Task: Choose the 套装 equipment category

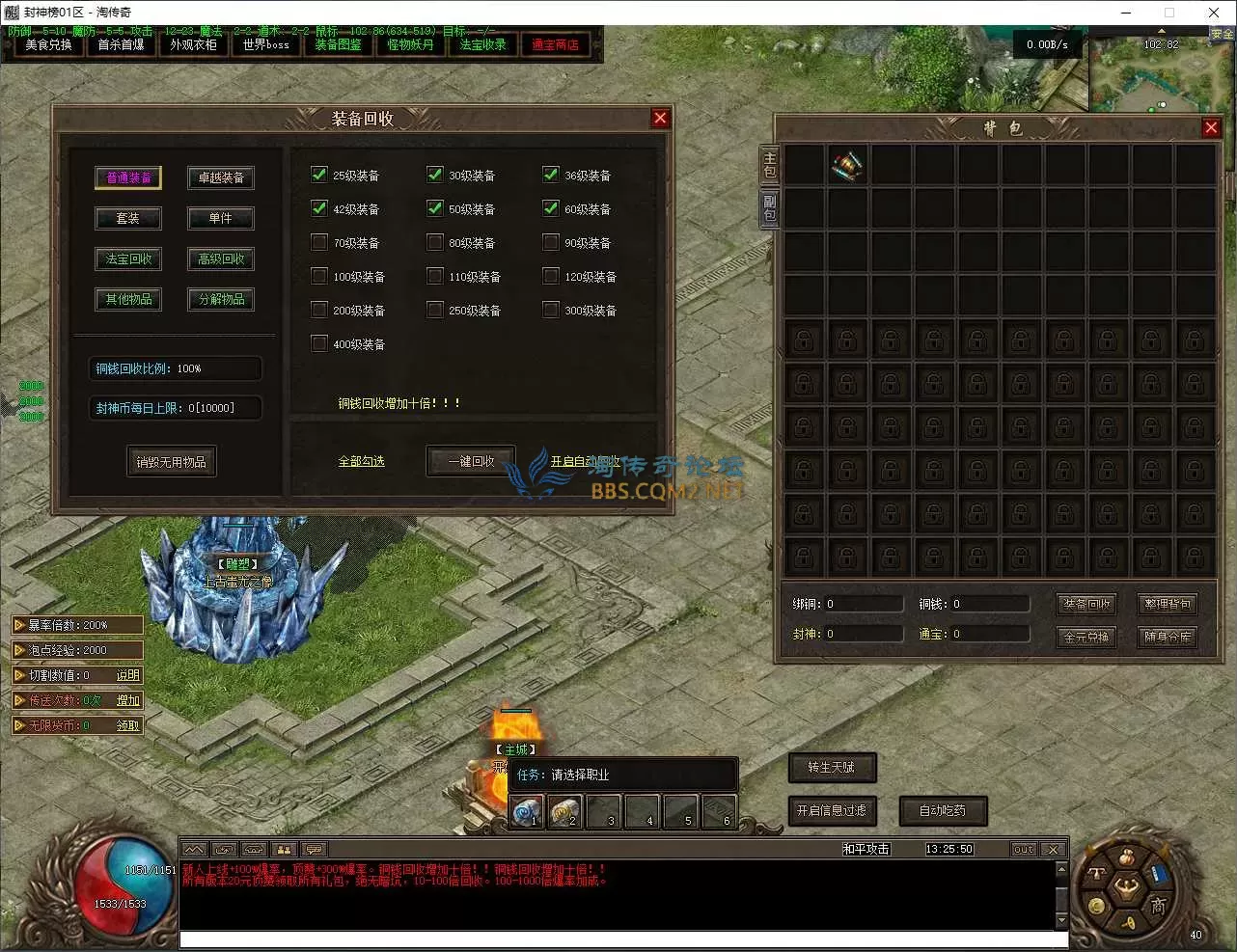Action: click(x=128, y=218)
